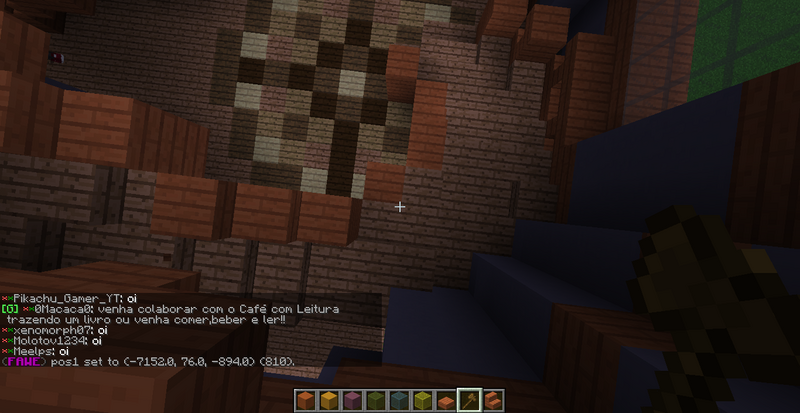Select the wooden axe hotbar slot

click(468, 400)
